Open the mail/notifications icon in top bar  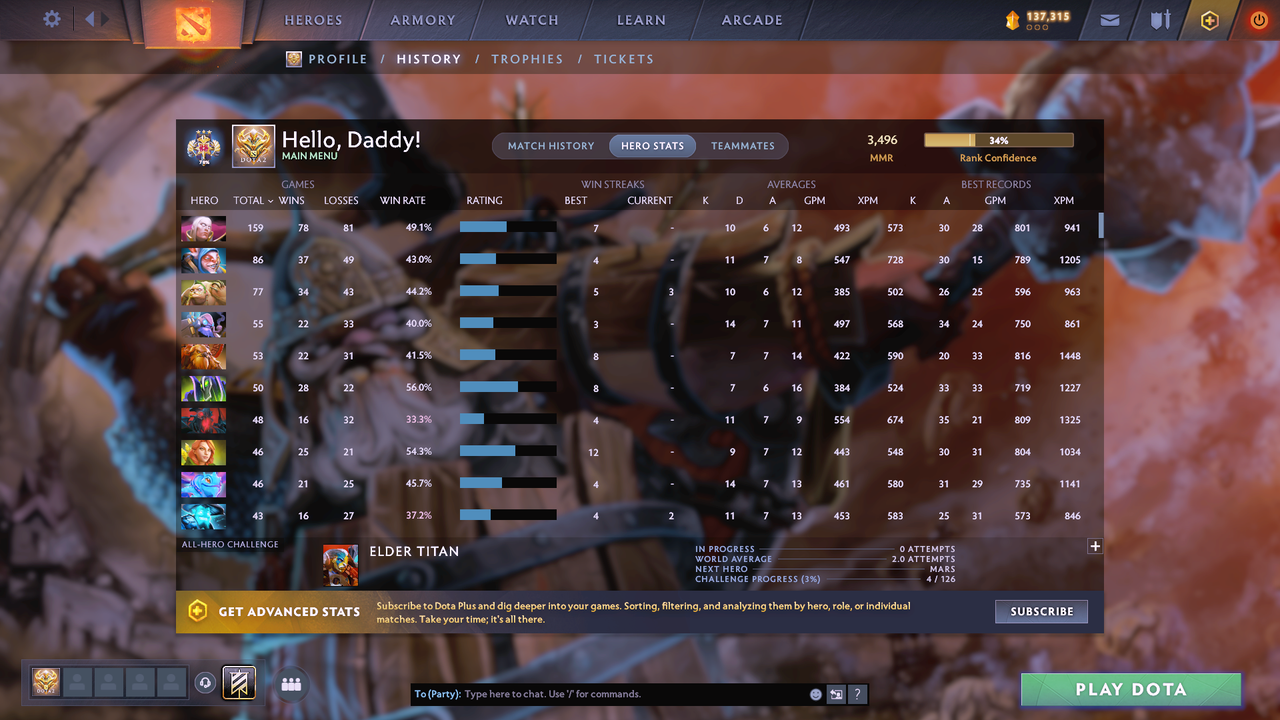click(x=1108, y=20)
